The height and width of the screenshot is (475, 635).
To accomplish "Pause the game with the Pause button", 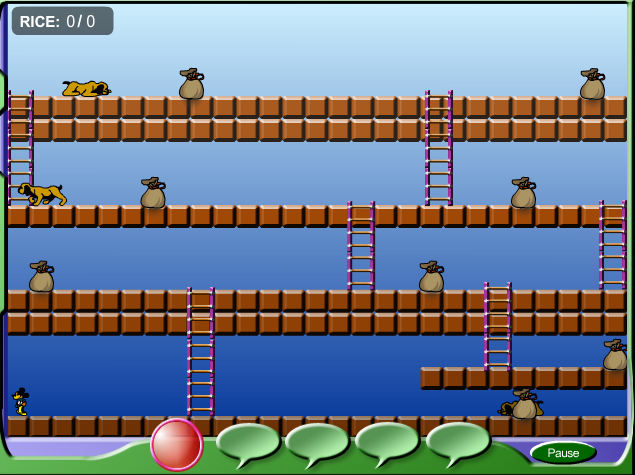I will tap(563, 453).
